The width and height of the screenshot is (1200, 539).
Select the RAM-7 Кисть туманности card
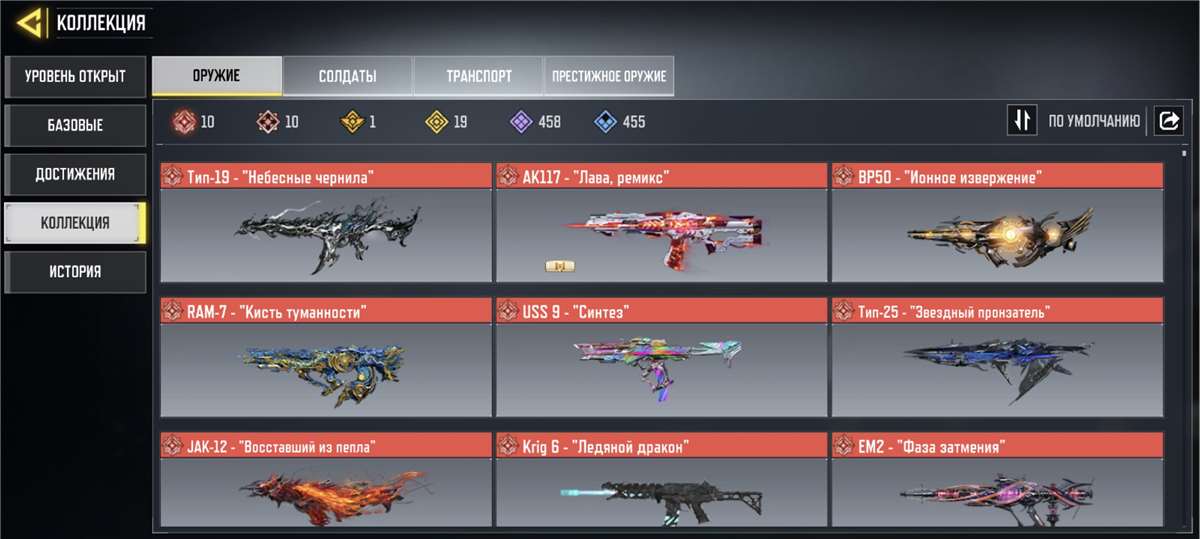pyautogui.click(x=326, y=357)
